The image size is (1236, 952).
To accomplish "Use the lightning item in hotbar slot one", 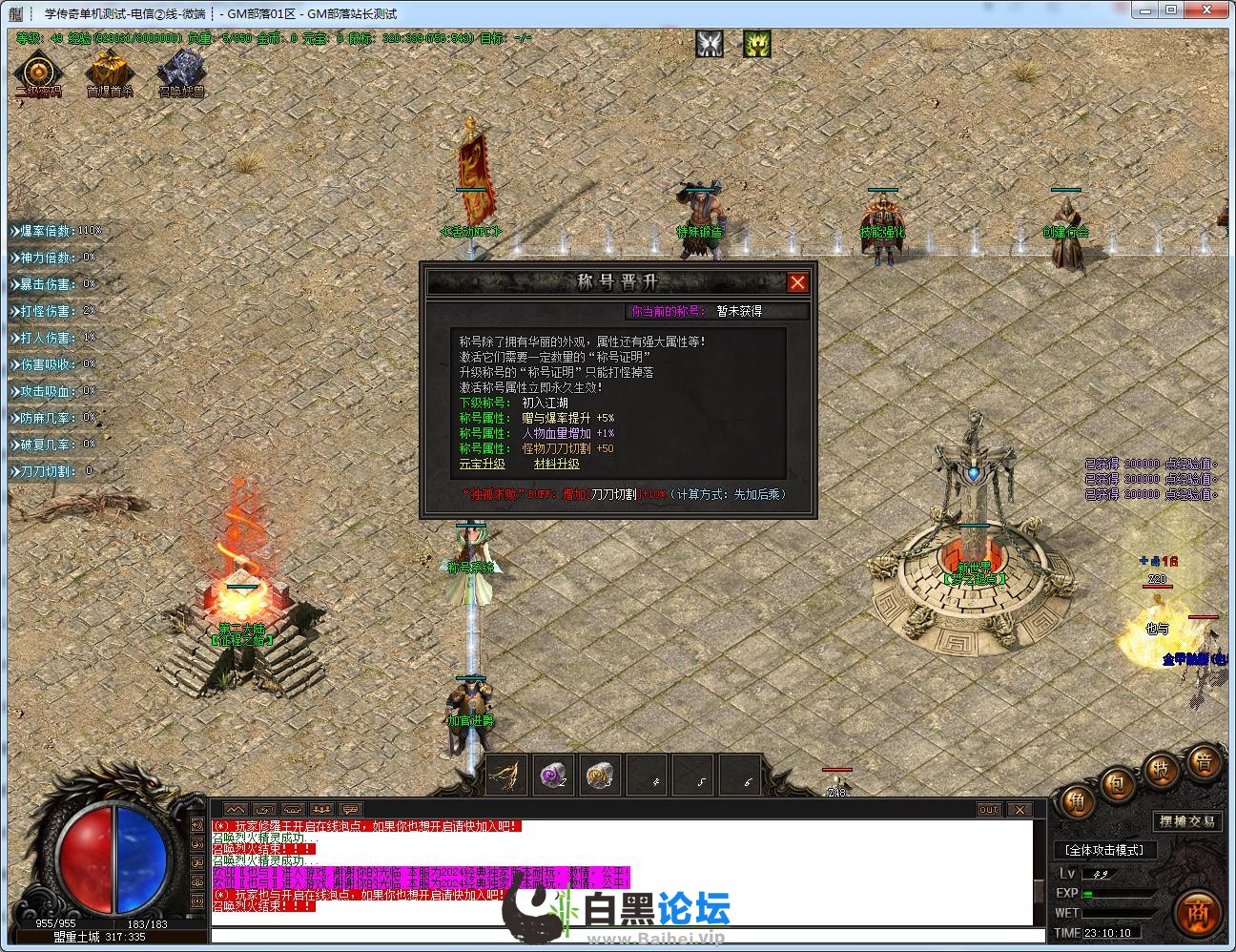I will click(x=505, y=776).
